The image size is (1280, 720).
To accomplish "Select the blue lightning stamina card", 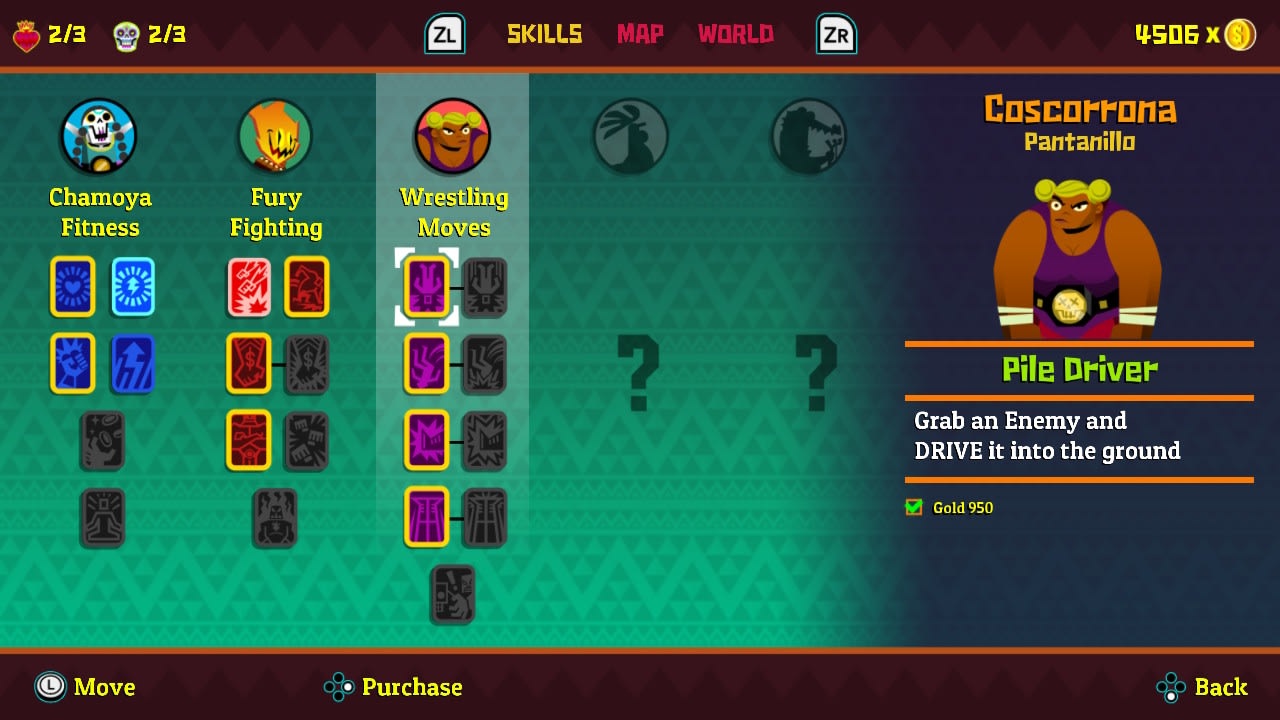I will coord(132,287).
